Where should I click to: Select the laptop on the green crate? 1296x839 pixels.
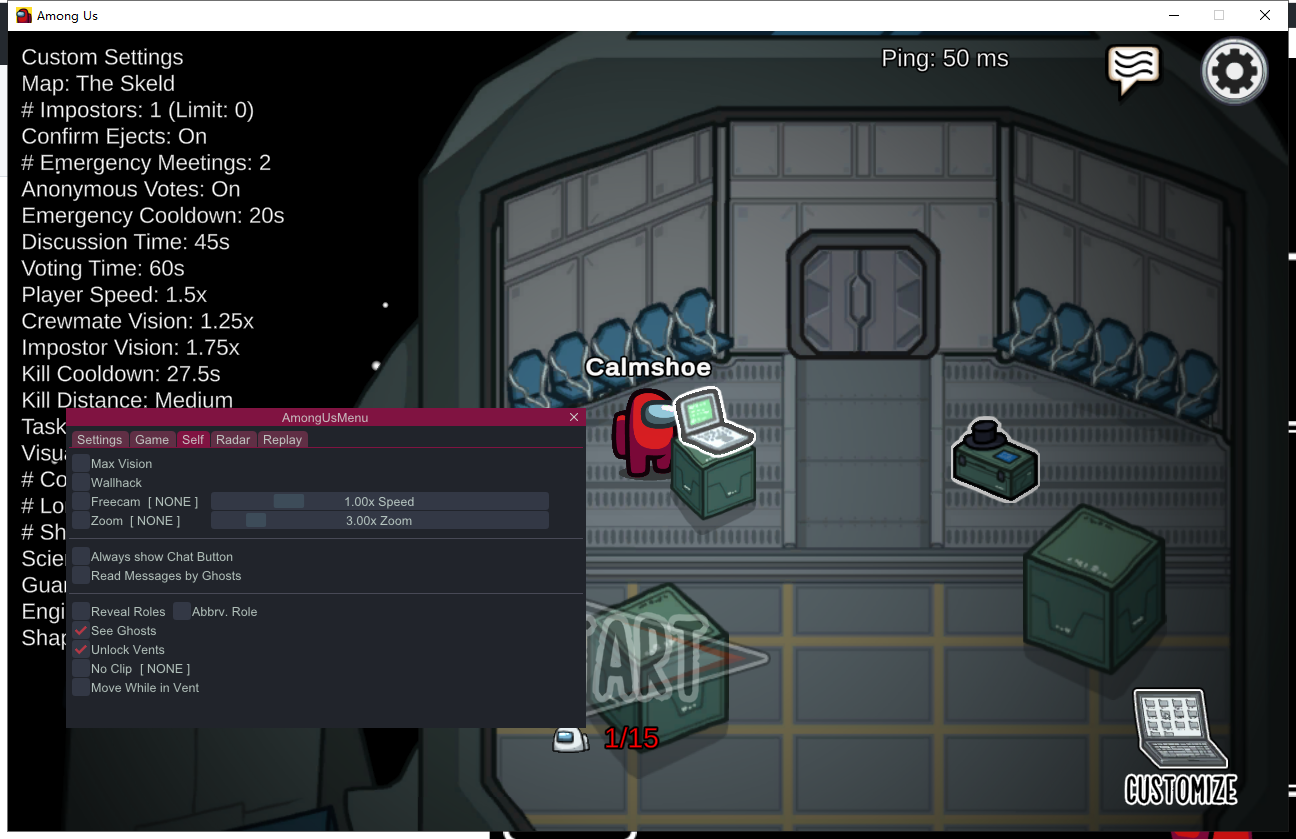[713, 424]
